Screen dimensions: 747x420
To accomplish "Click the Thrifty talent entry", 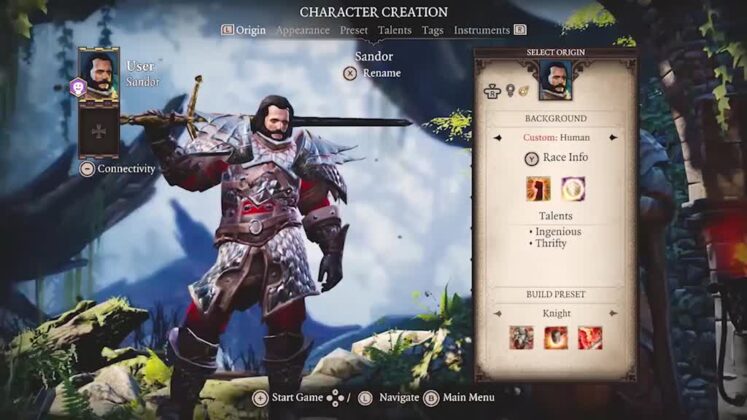I will 550,244.
